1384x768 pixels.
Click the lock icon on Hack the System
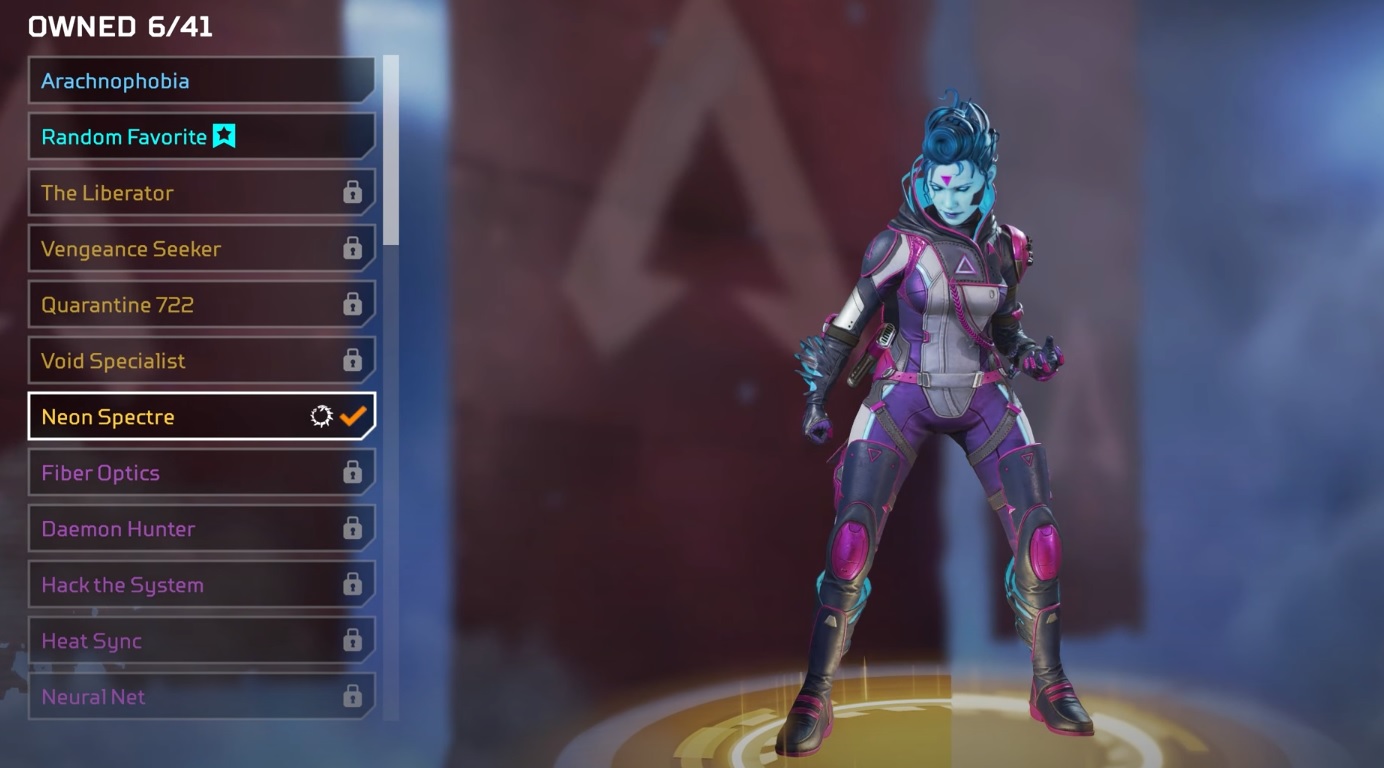[353, 585]
